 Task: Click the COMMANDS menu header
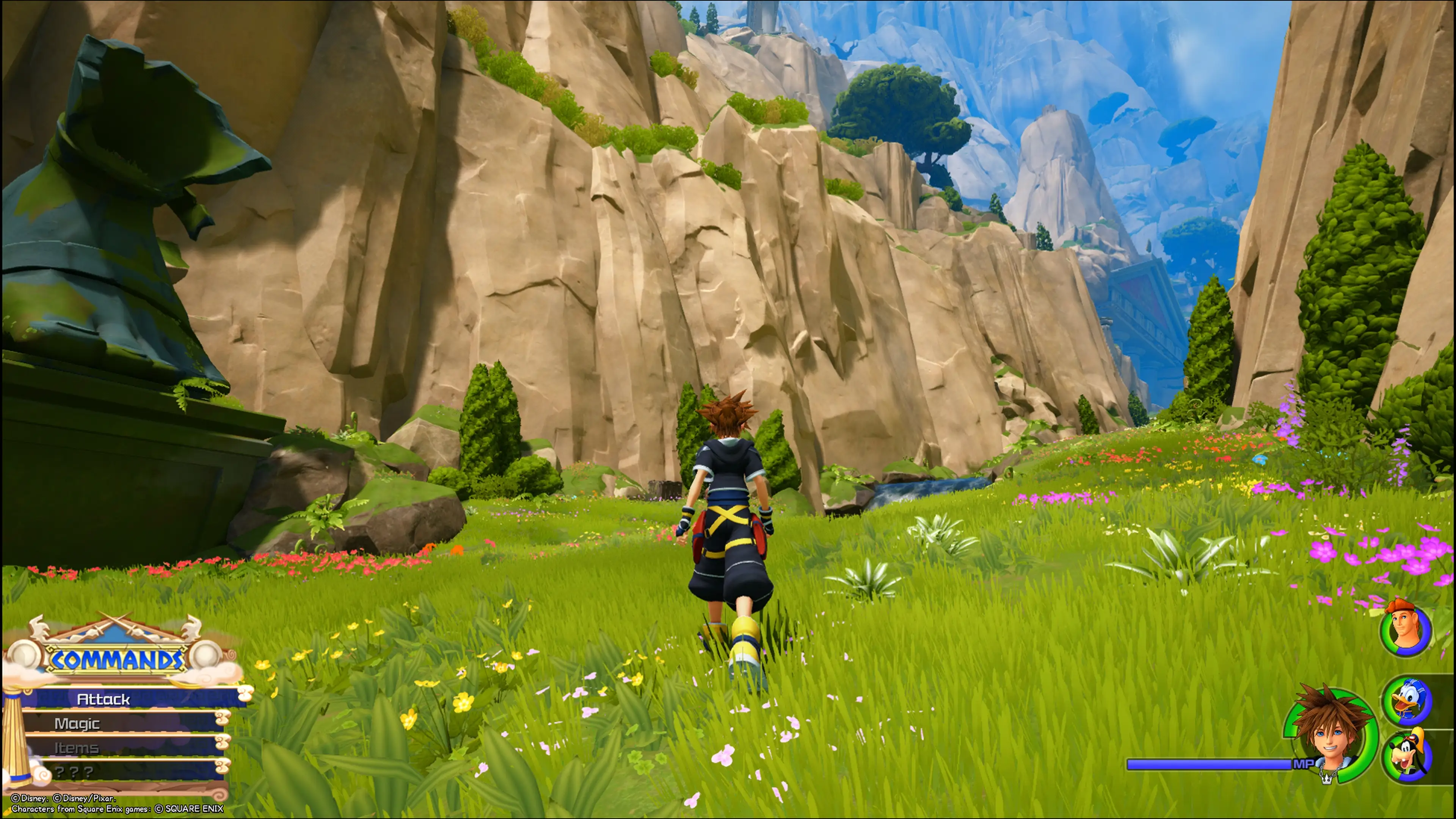click(x=117, y=659)
